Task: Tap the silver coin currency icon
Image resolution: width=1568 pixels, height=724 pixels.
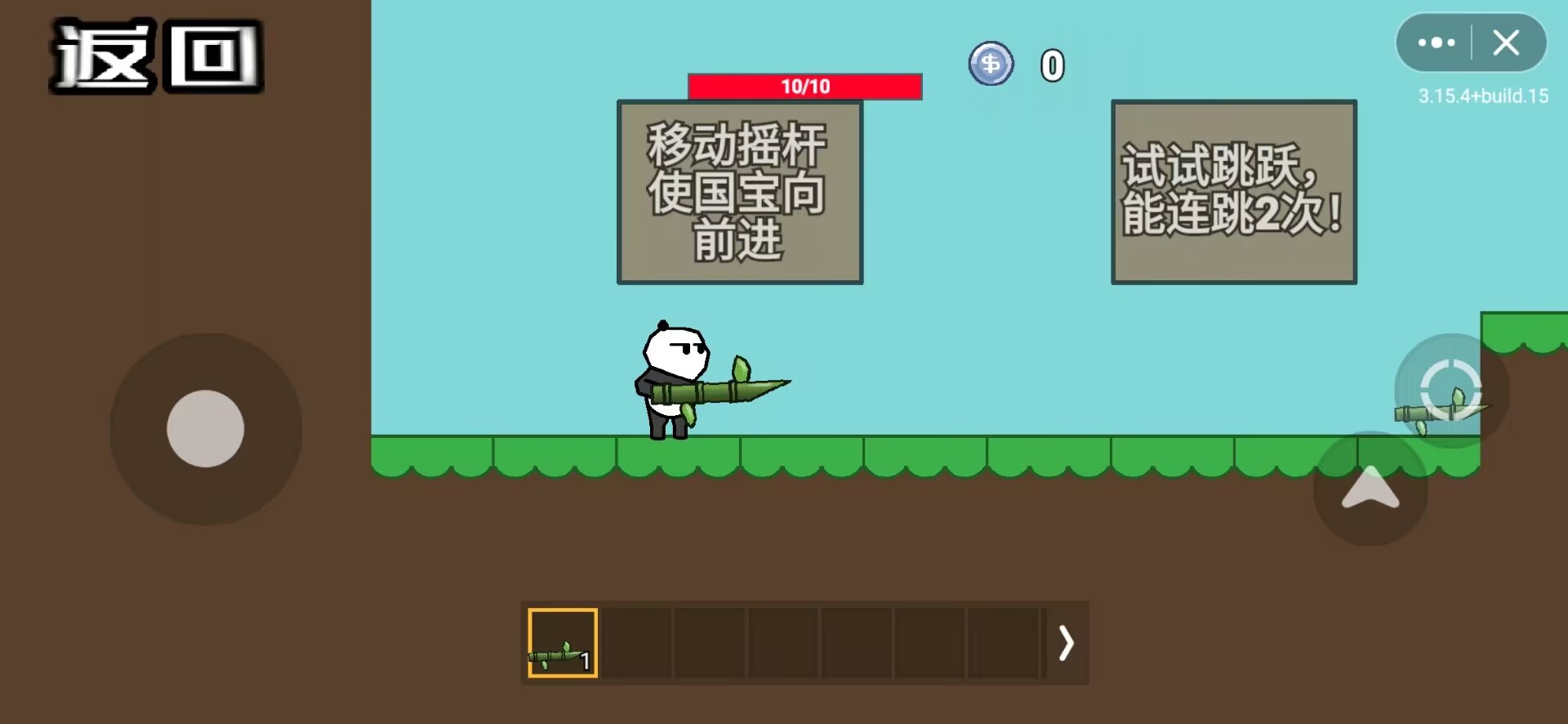Action: pos(991,64)
